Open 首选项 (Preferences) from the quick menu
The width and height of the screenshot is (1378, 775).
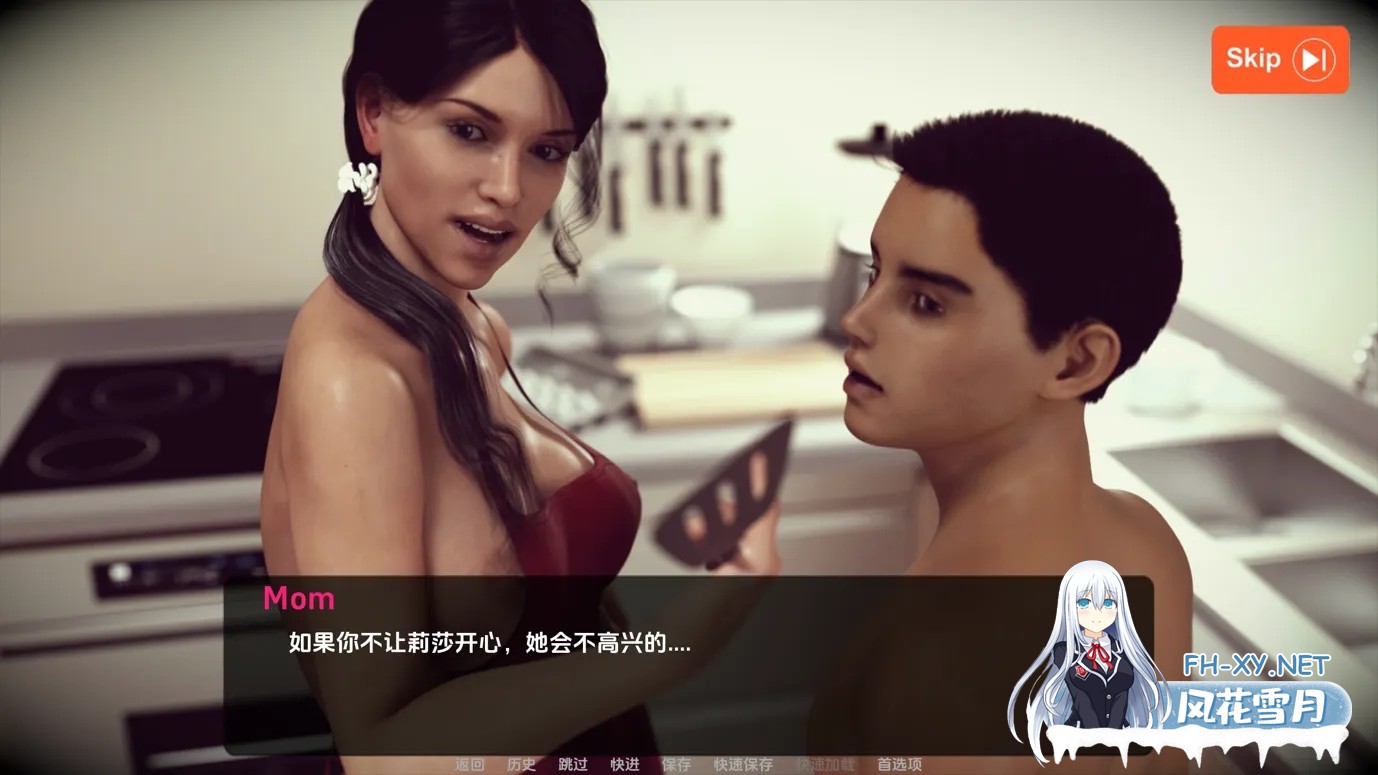coord(899,763)
